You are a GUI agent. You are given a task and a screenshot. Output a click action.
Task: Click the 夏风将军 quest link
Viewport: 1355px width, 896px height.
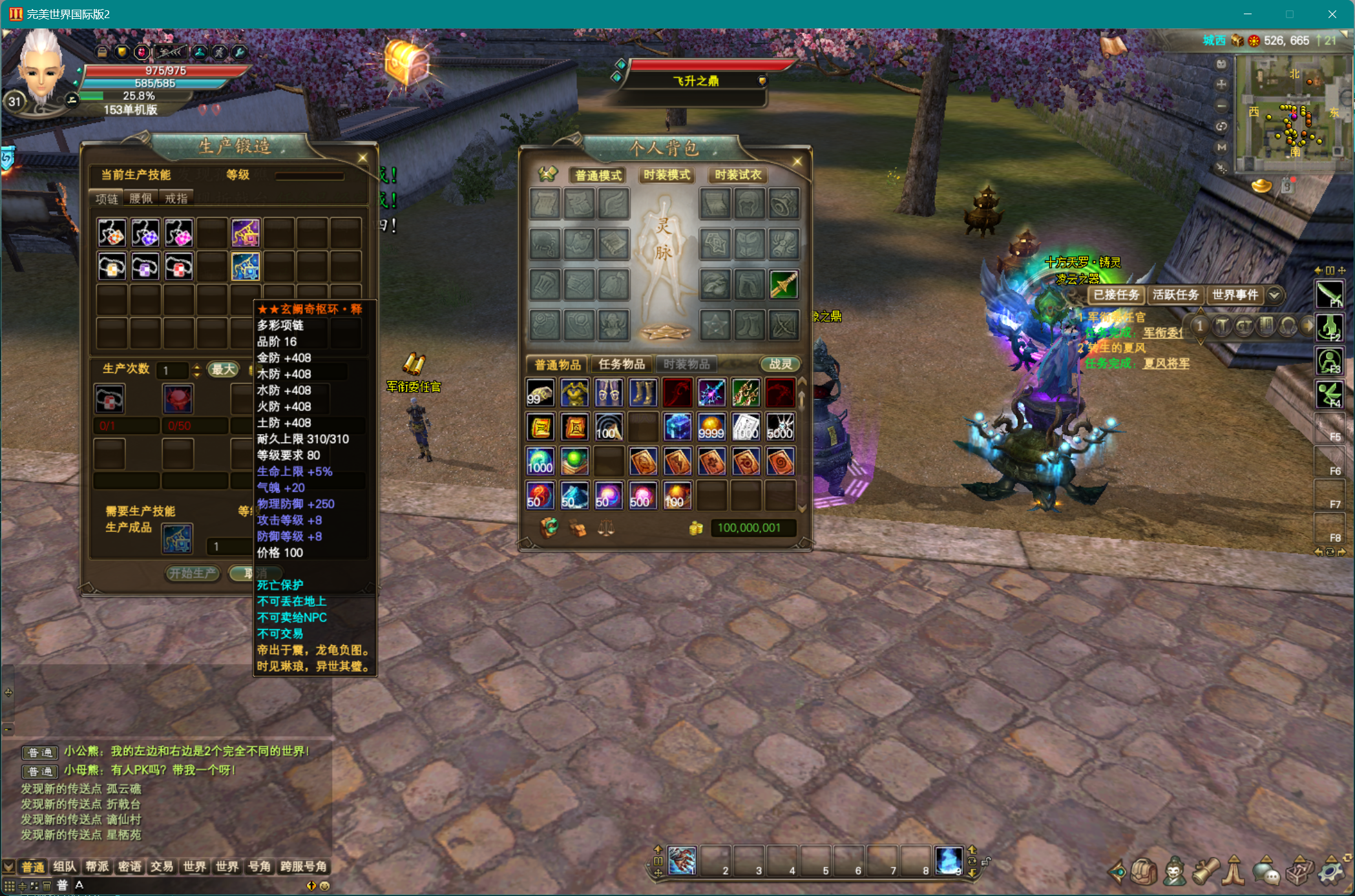click(x=1166, y=363)
